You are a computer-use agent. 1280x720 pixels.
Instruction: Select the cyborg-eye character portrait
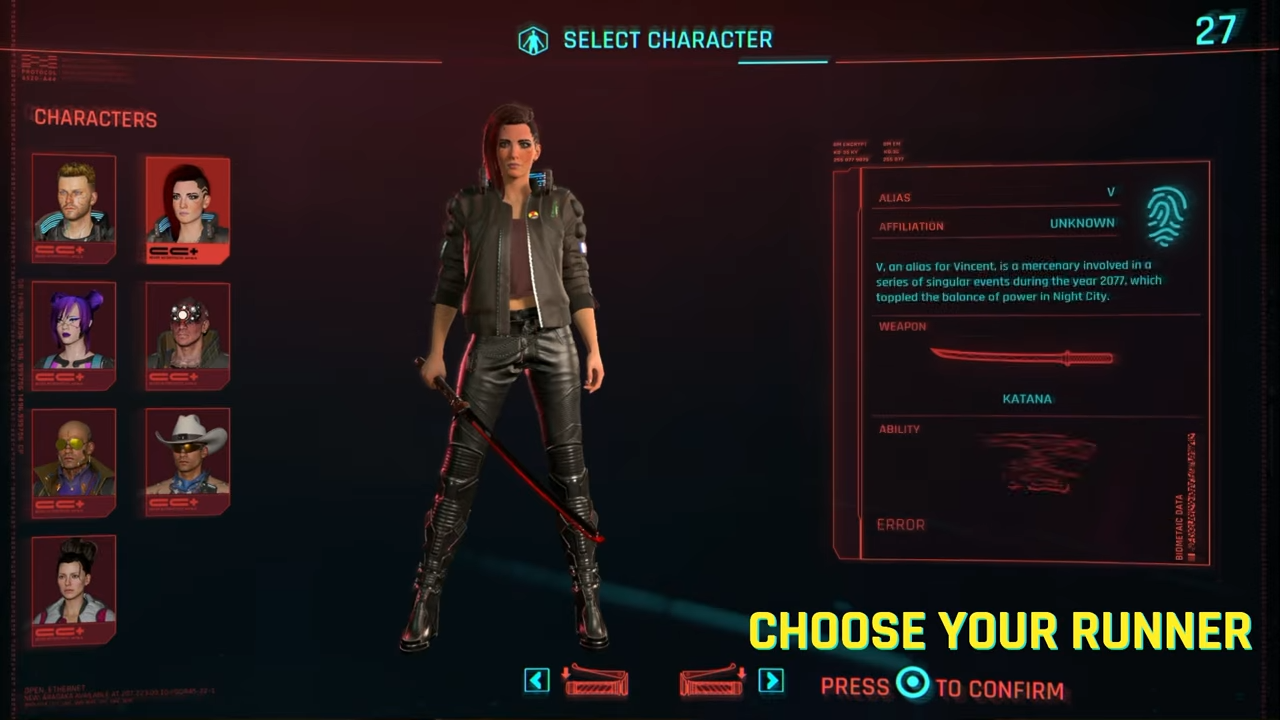(187, 333)
